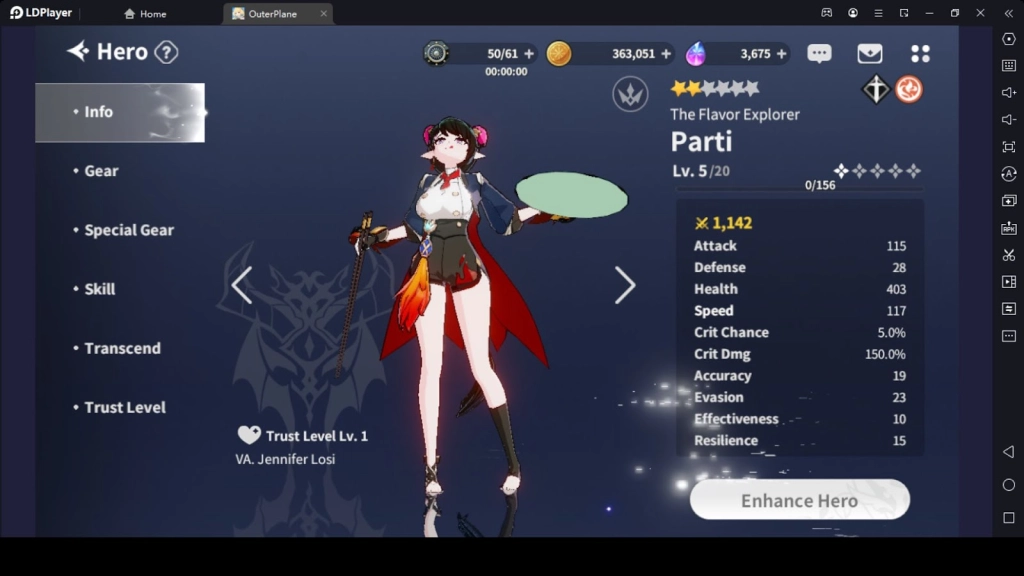
Task: Open the Special Gear tab
Action: point(128,230)
